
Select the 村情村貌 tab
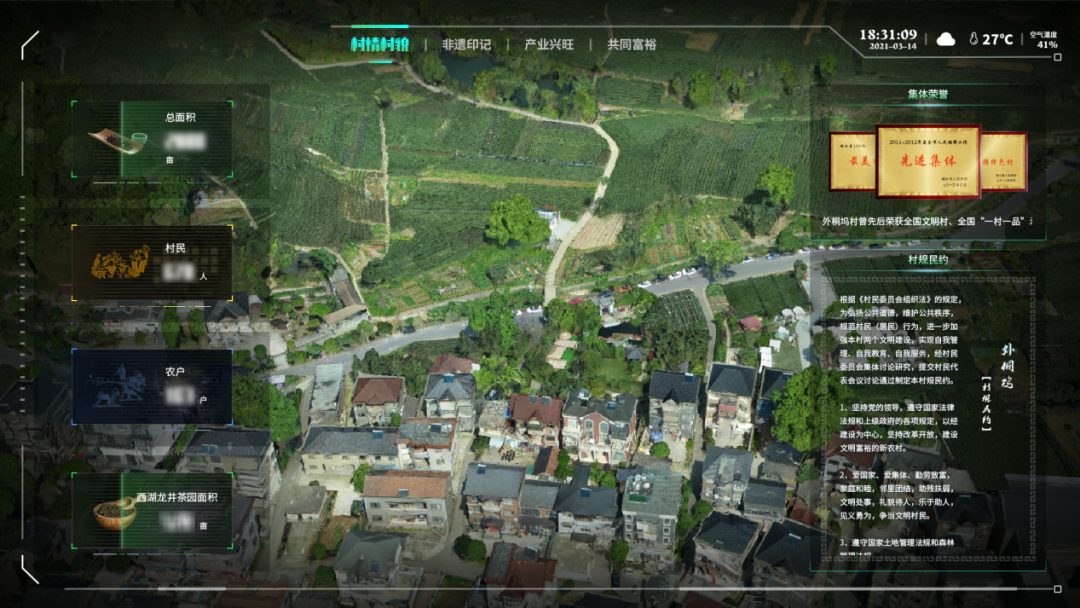click(380, 45)
